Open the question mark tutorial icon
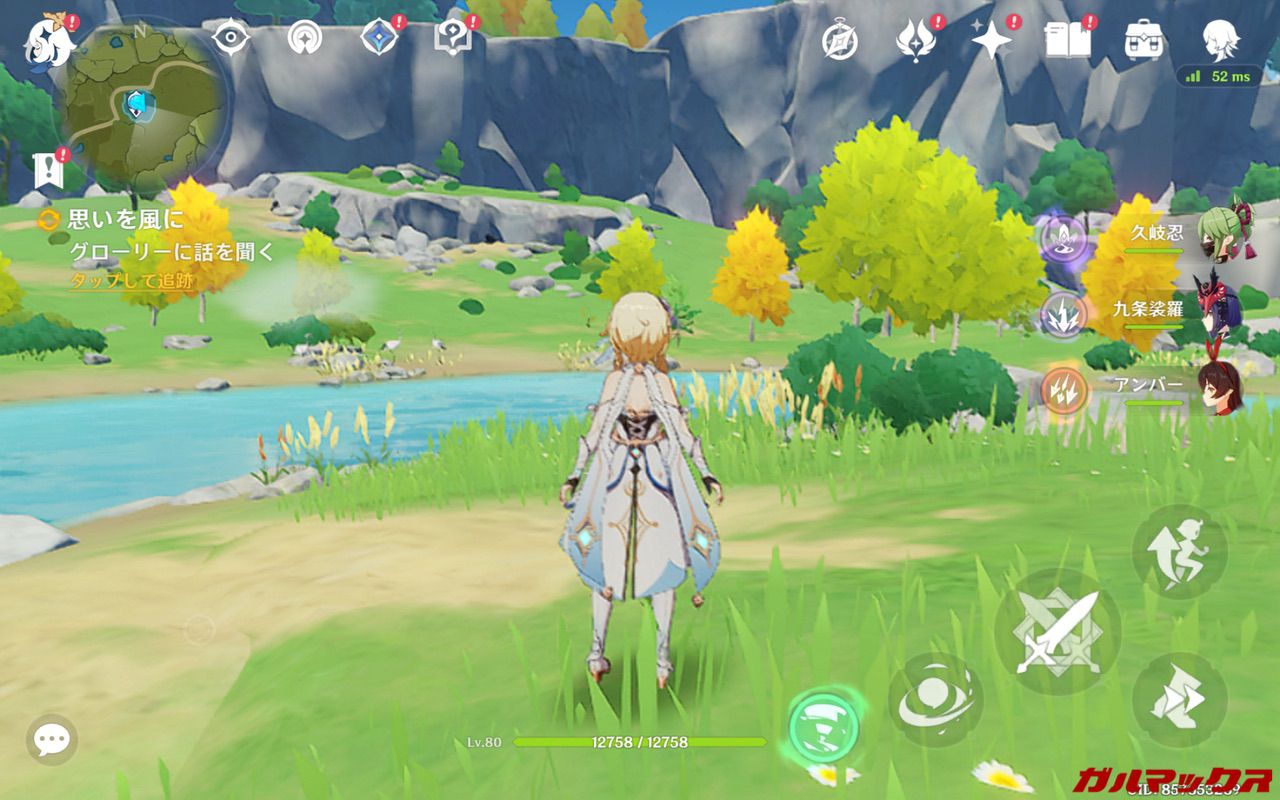Screen dimensions: 1280x800 (451, 38)
